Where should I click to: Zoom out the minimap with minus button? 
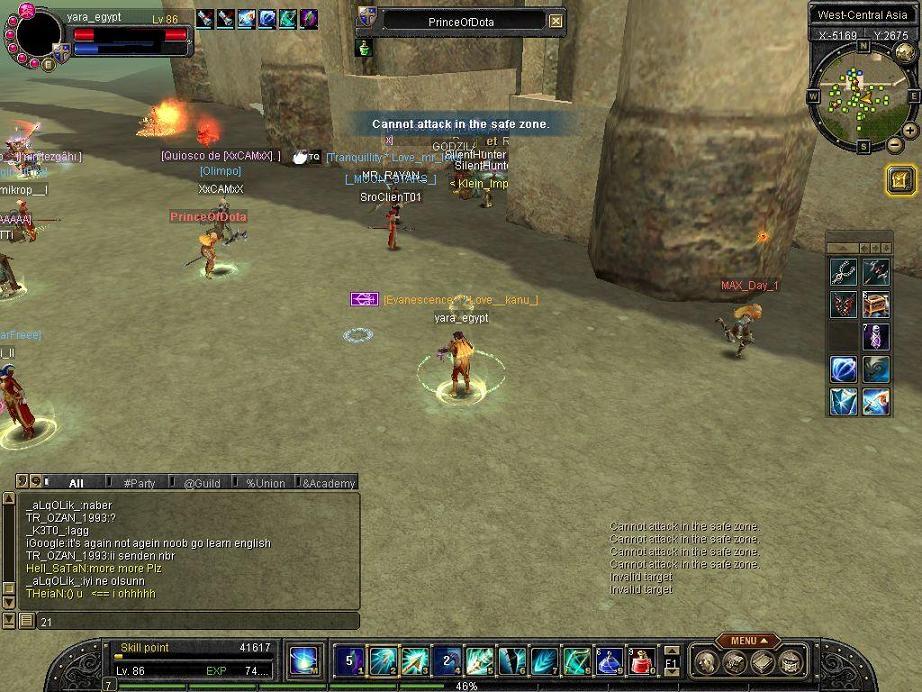pos(894,146)
